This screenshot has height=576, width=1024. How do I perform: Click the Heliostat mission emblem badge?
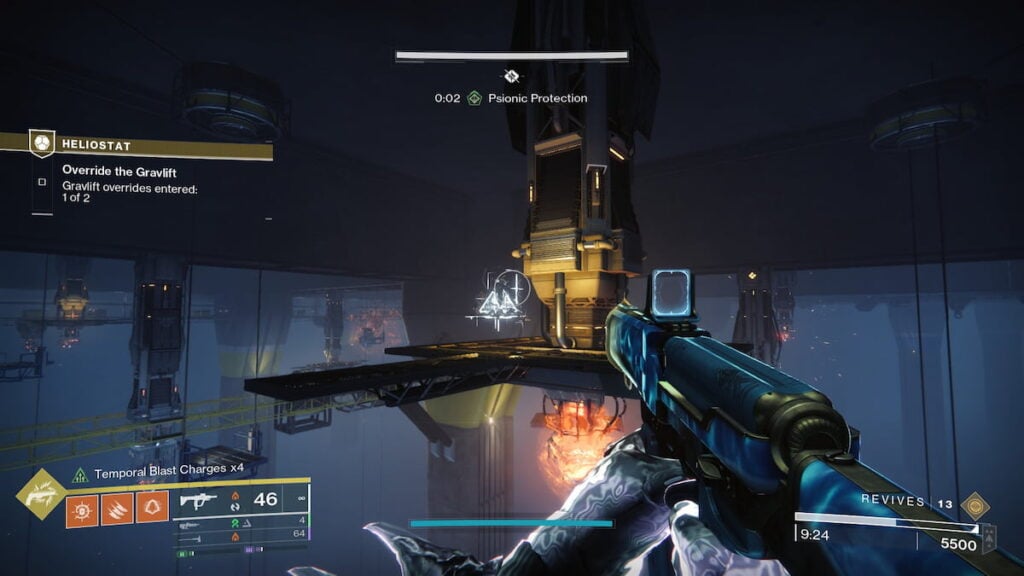[x=41, y=143]
